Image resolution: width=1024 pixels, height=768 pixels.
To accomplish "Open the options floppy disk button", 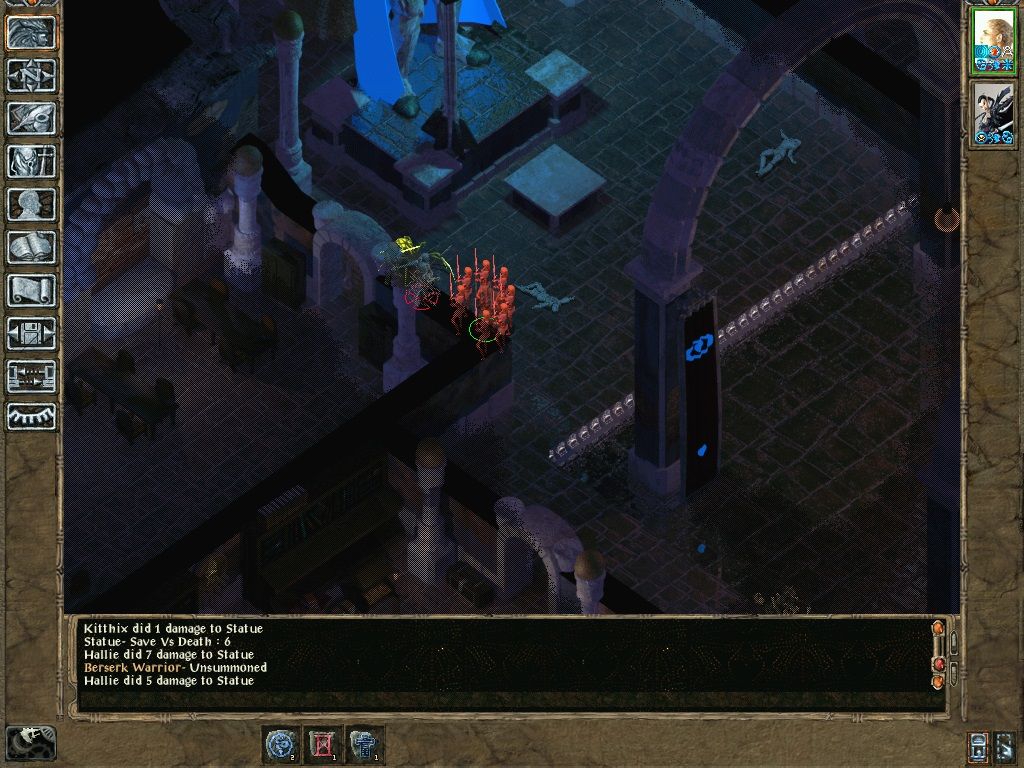I will [32, 333].
